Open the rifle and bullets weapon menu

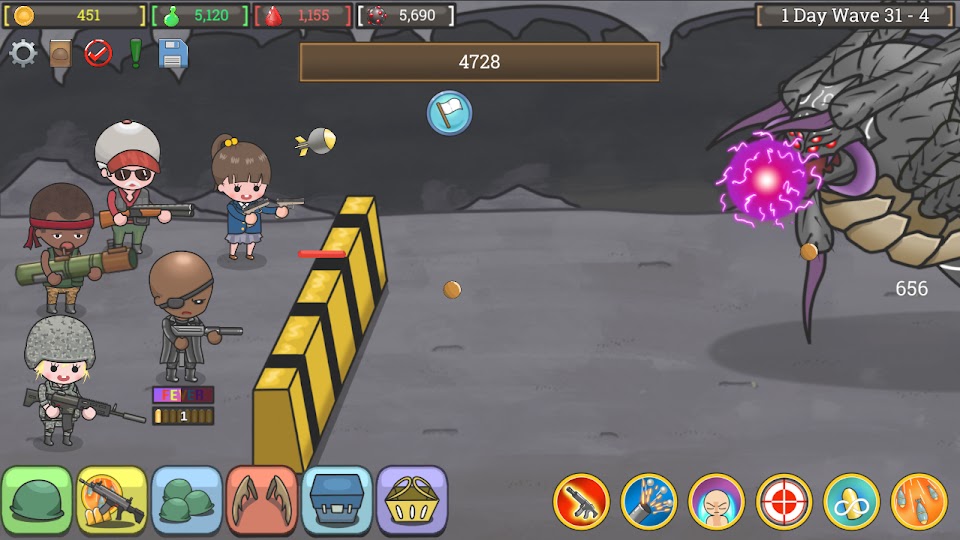click(x=112, y=499)
